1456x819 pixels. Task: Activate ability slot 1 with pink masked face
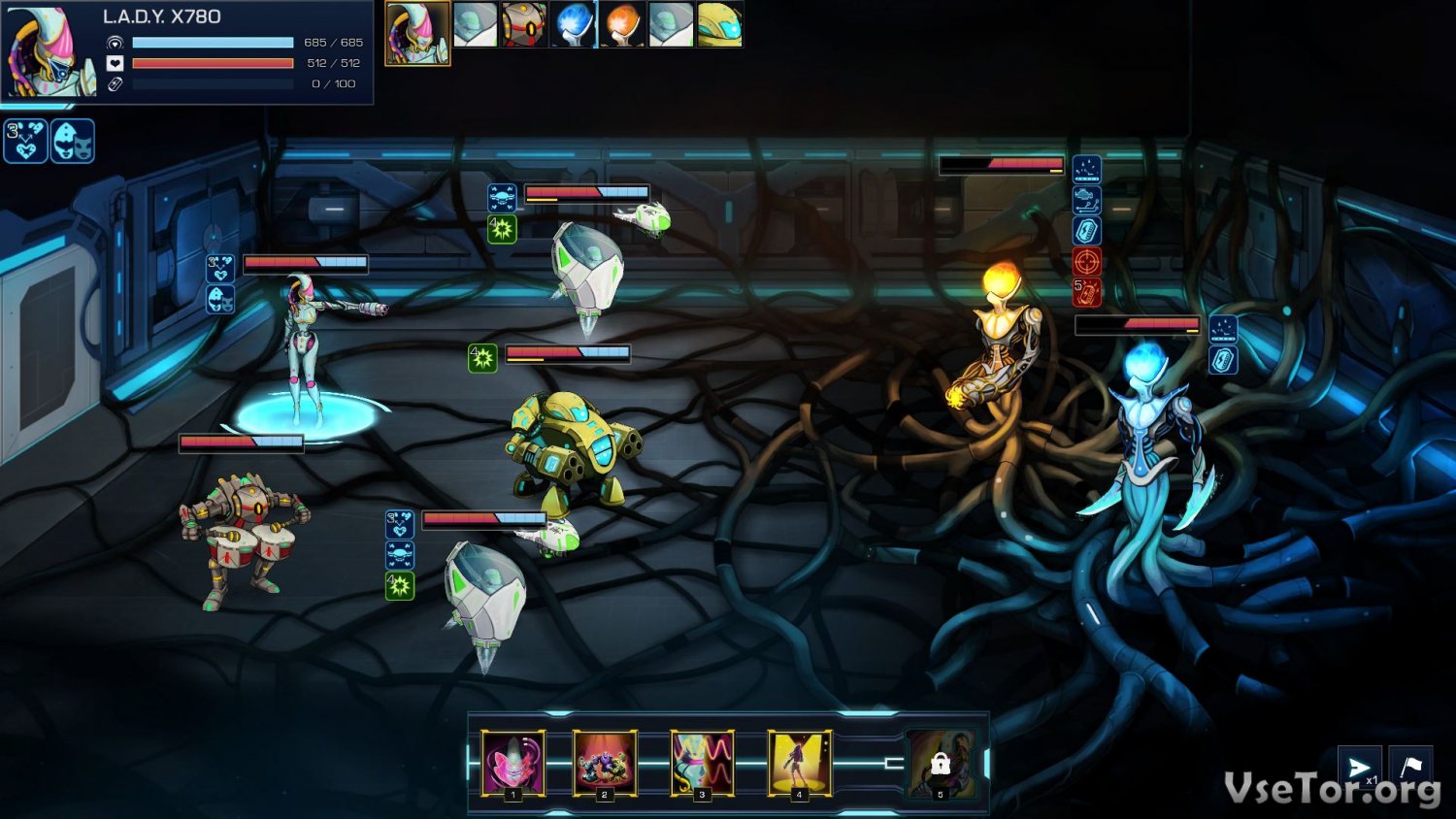coord(513,763)
